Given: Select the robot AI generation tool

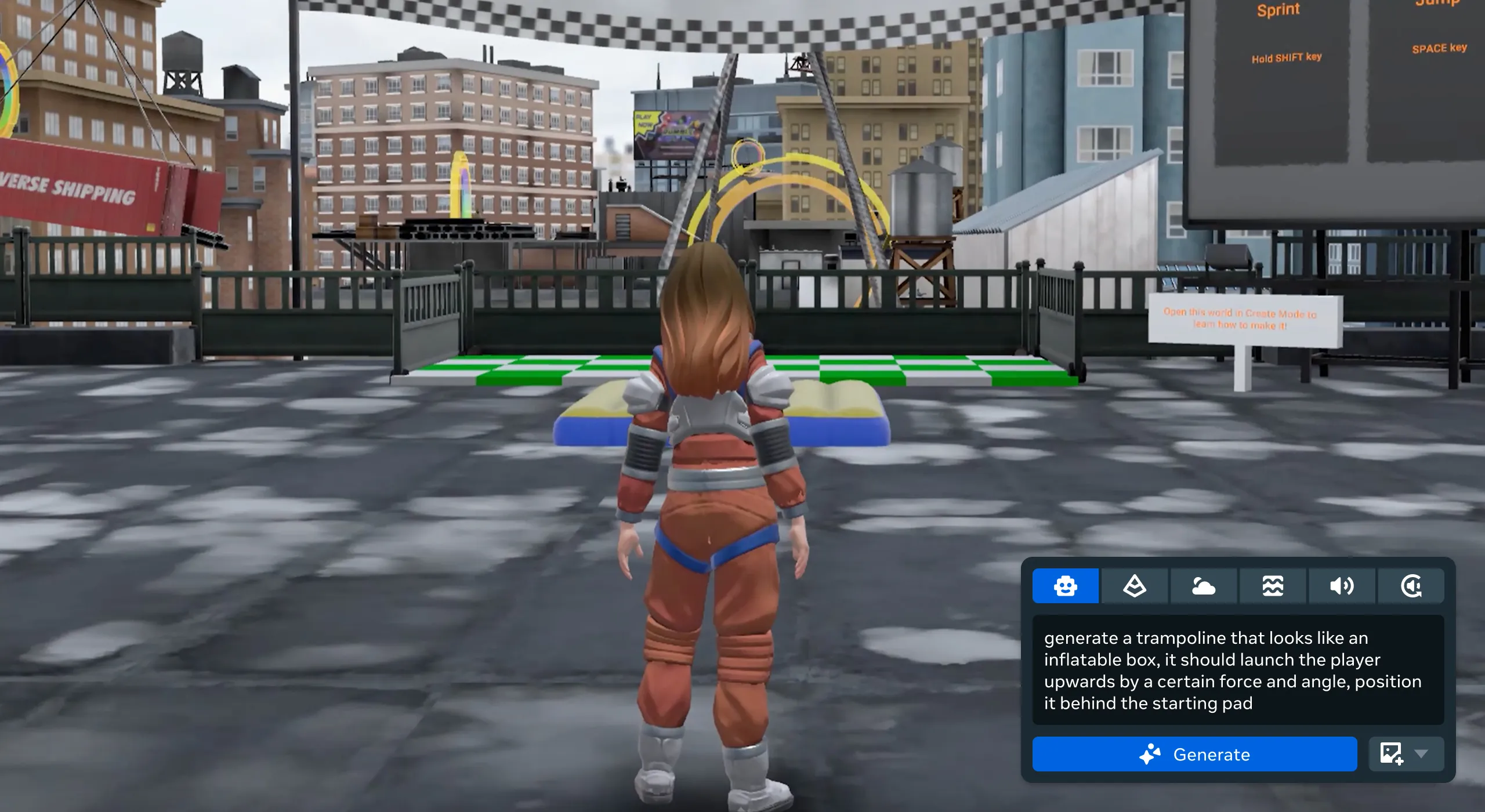Looking at the screenshot, I should click(1067, 586).
